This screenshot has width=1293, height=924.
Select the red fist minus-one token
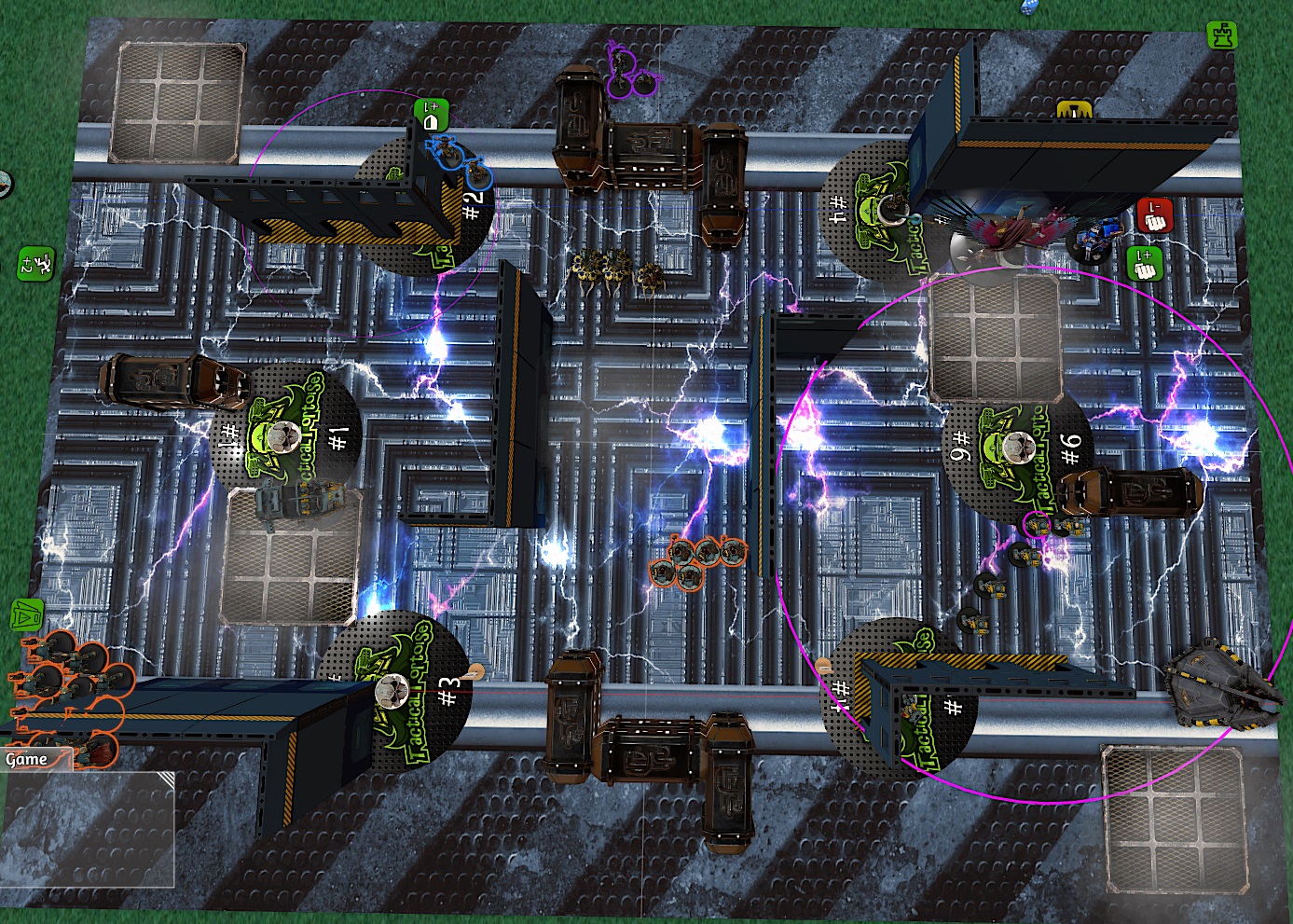pyautogui.click(x=1154, y=216)
